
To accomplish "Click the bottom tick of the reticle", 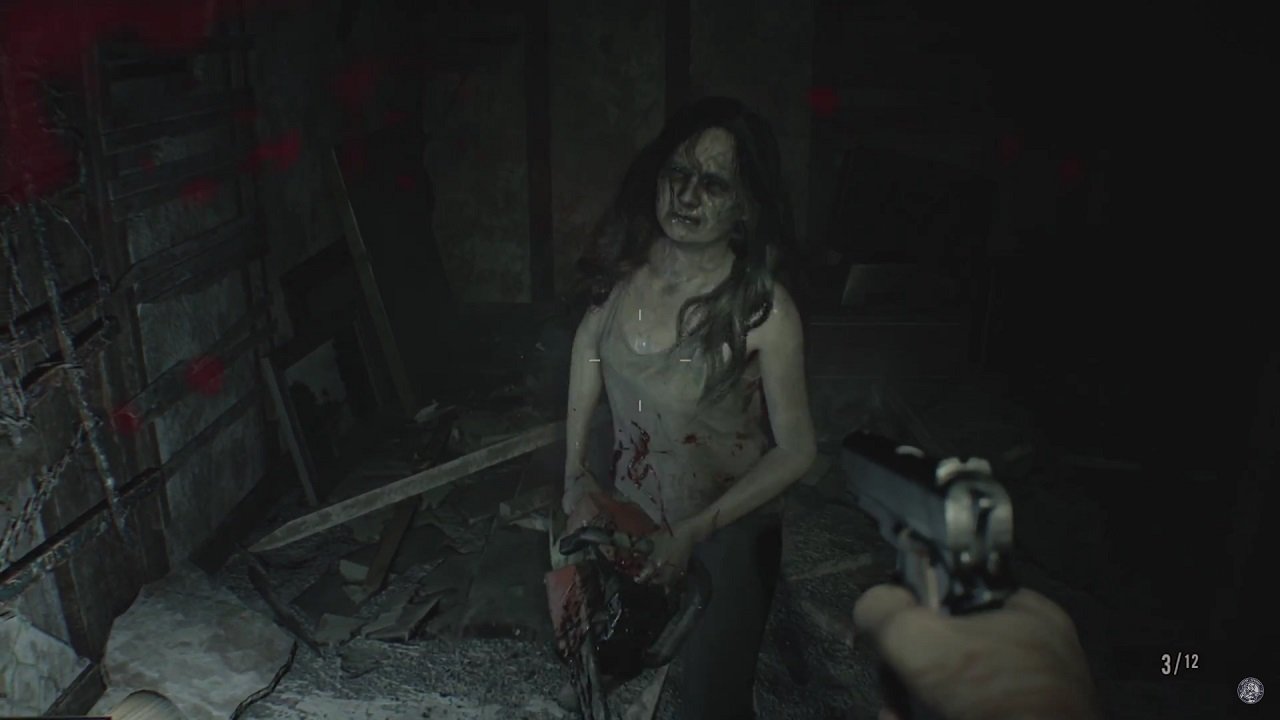I will [640, 404].
